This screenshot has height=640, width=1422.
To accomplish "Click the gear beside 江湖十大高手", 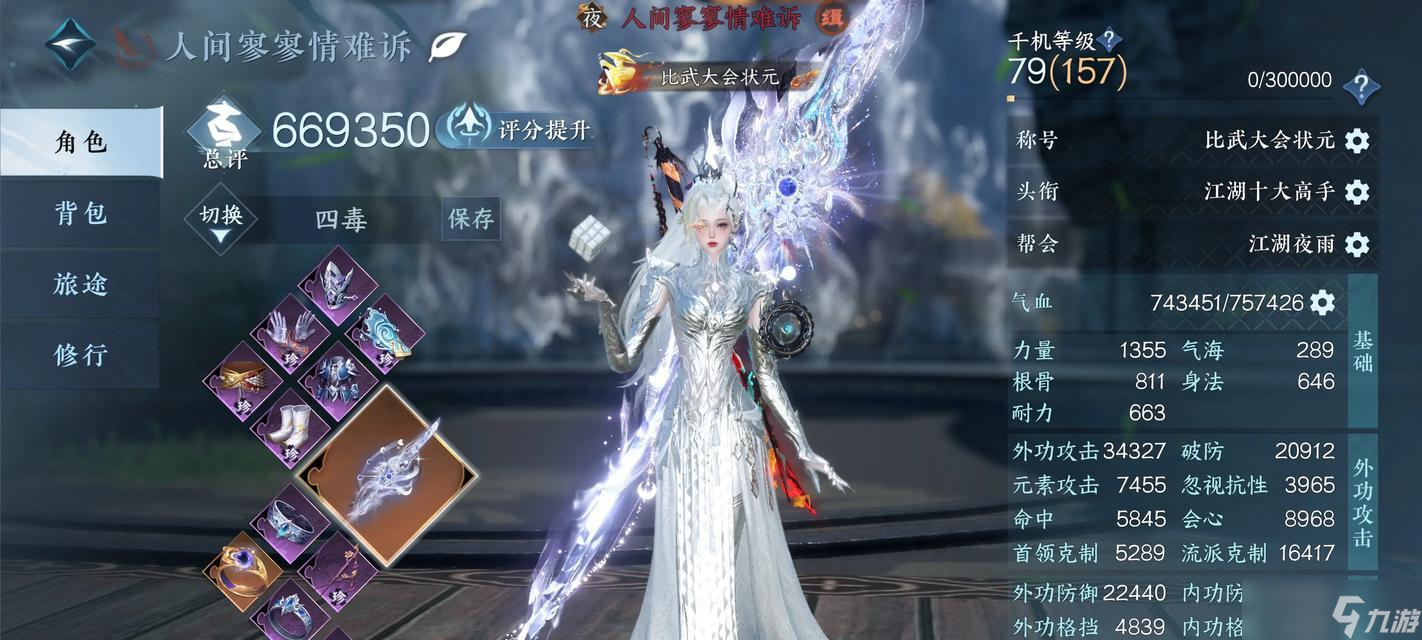I will point(1356,191).
